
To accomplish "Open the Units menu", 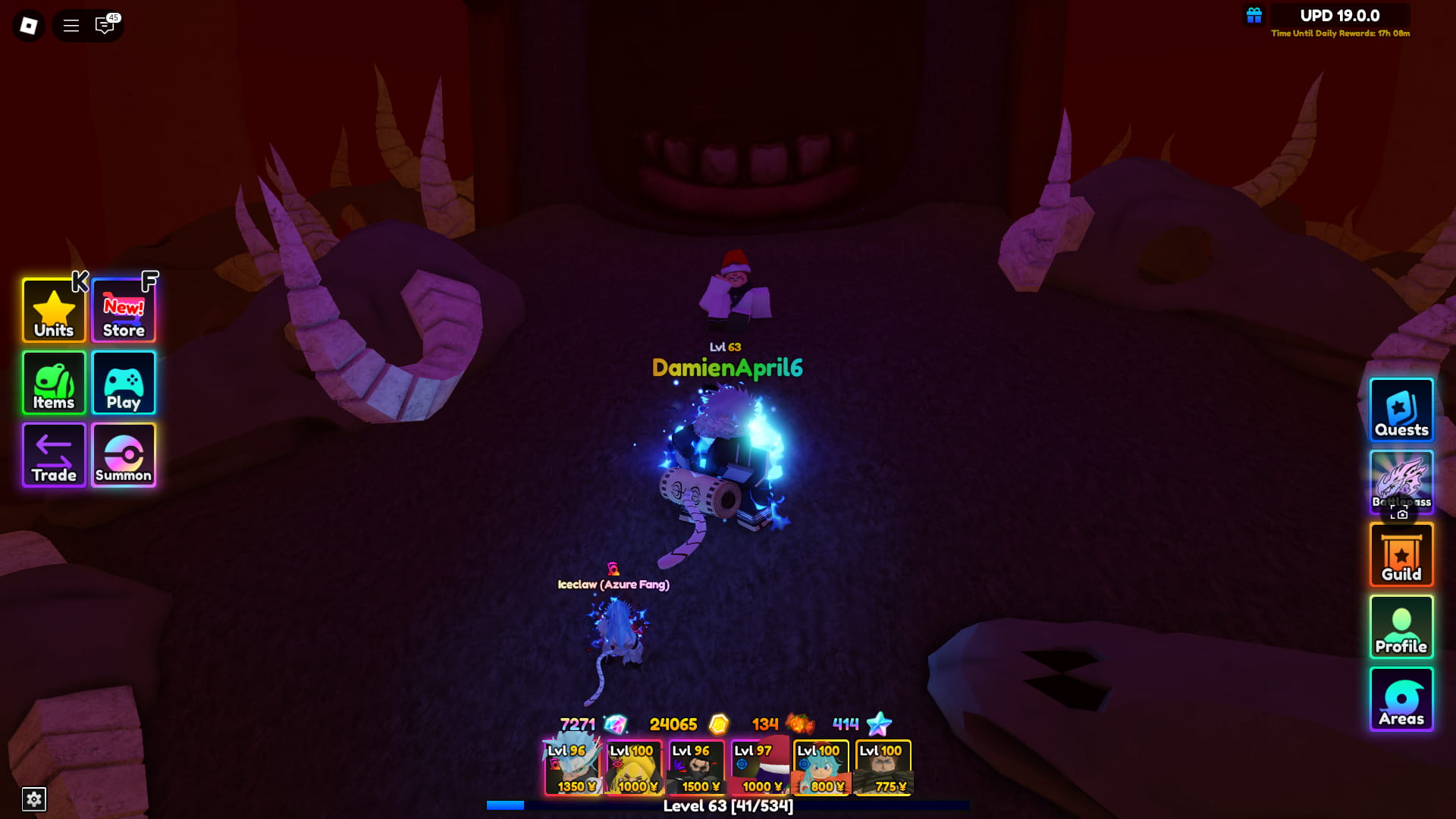I will click(x=53, y=310).
